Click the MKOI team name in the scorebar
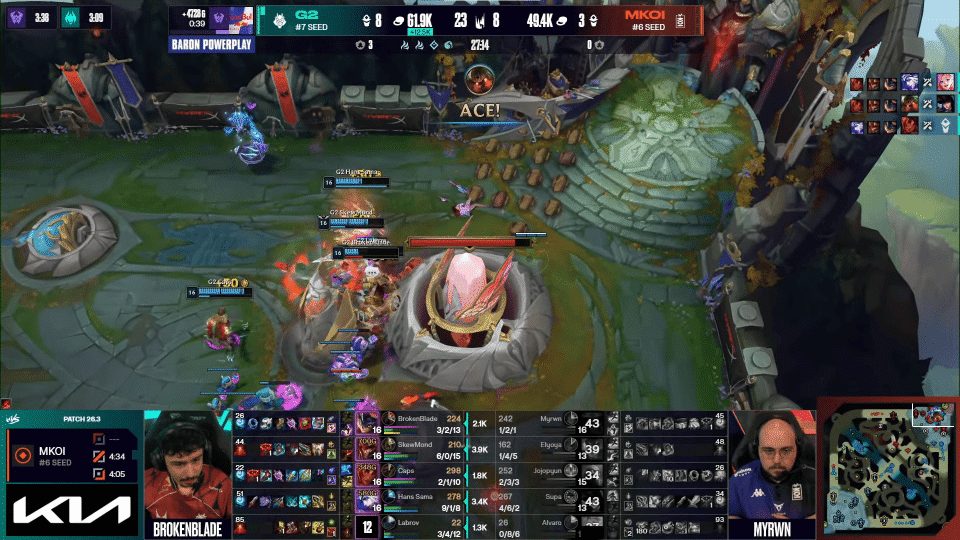The image size is (960, 540). [645, 16]
